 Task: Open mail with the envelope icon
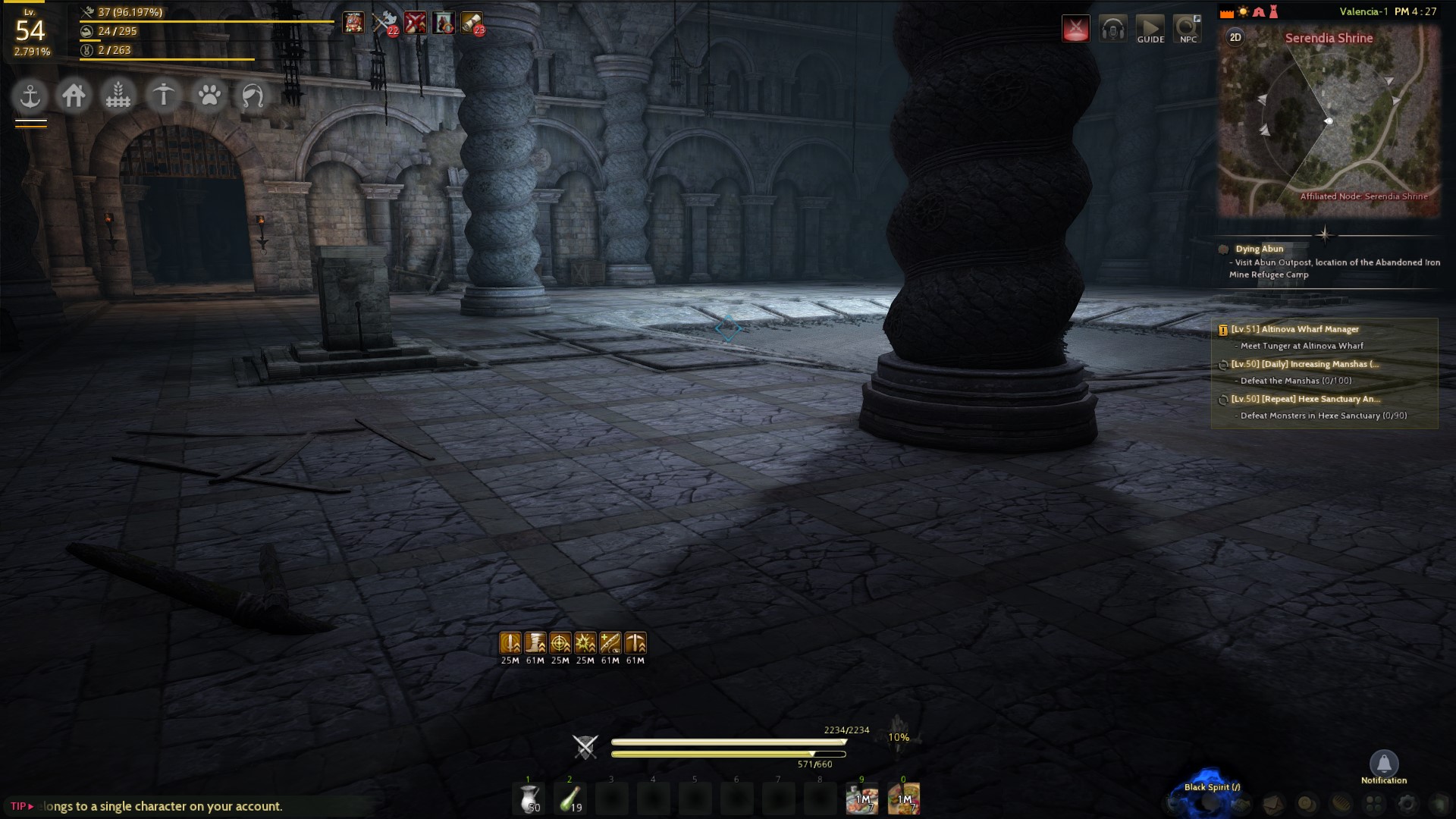tap(1273, 805)
